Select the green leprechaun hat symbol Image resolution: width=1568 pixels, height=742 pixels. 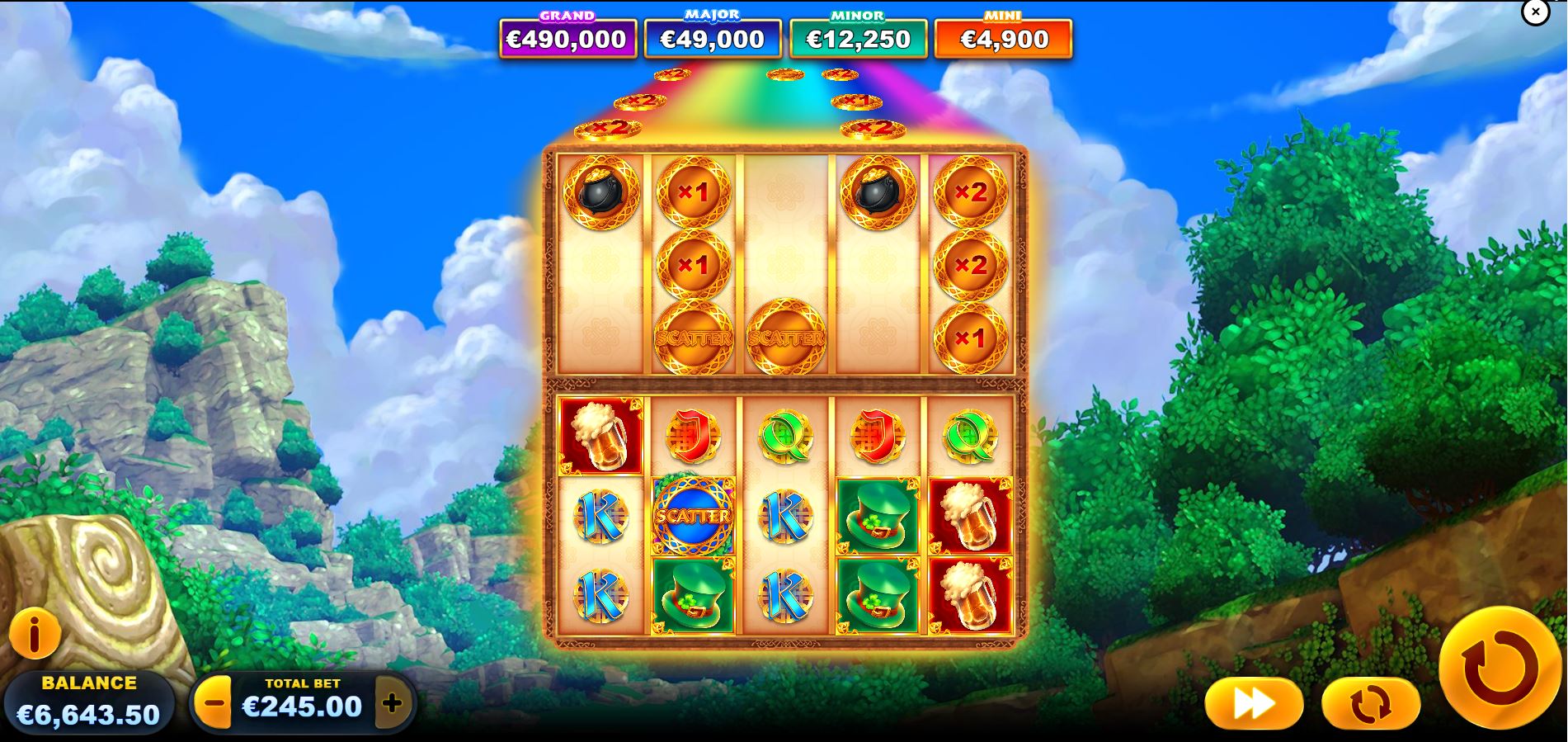pyautogui.click(x=878, y=516)
